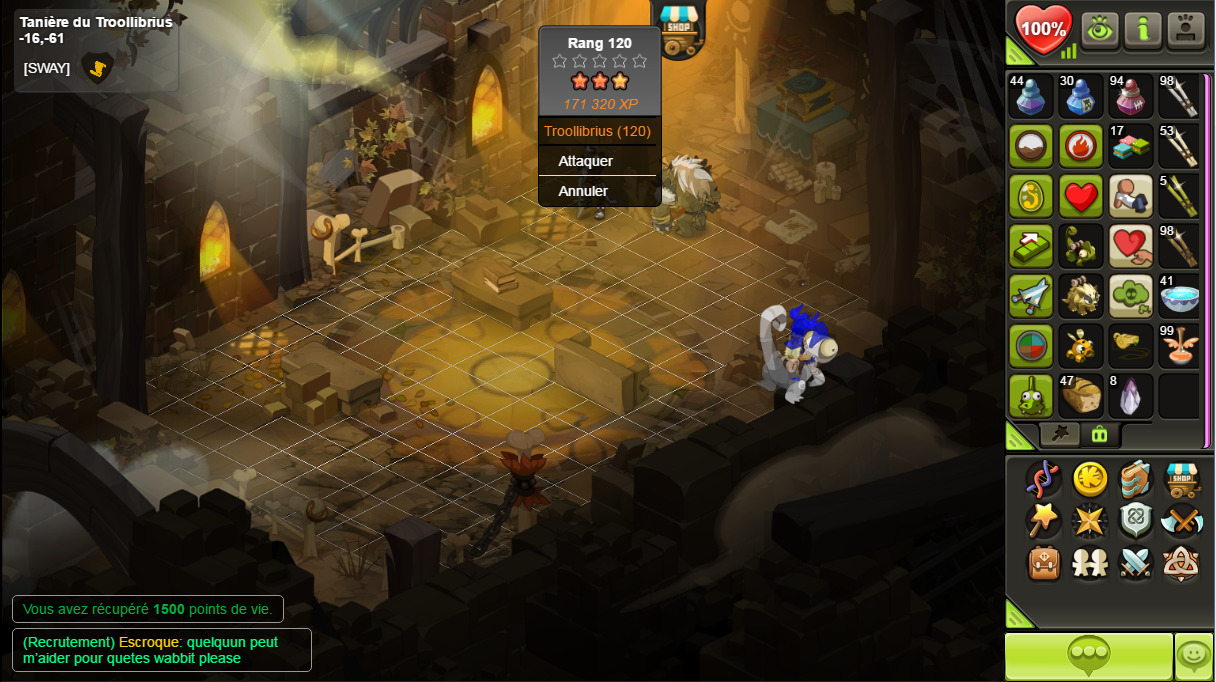This screenshot has height=682, width=1216.
Task: Open the compass star map icon
Action: [1090, 521]
